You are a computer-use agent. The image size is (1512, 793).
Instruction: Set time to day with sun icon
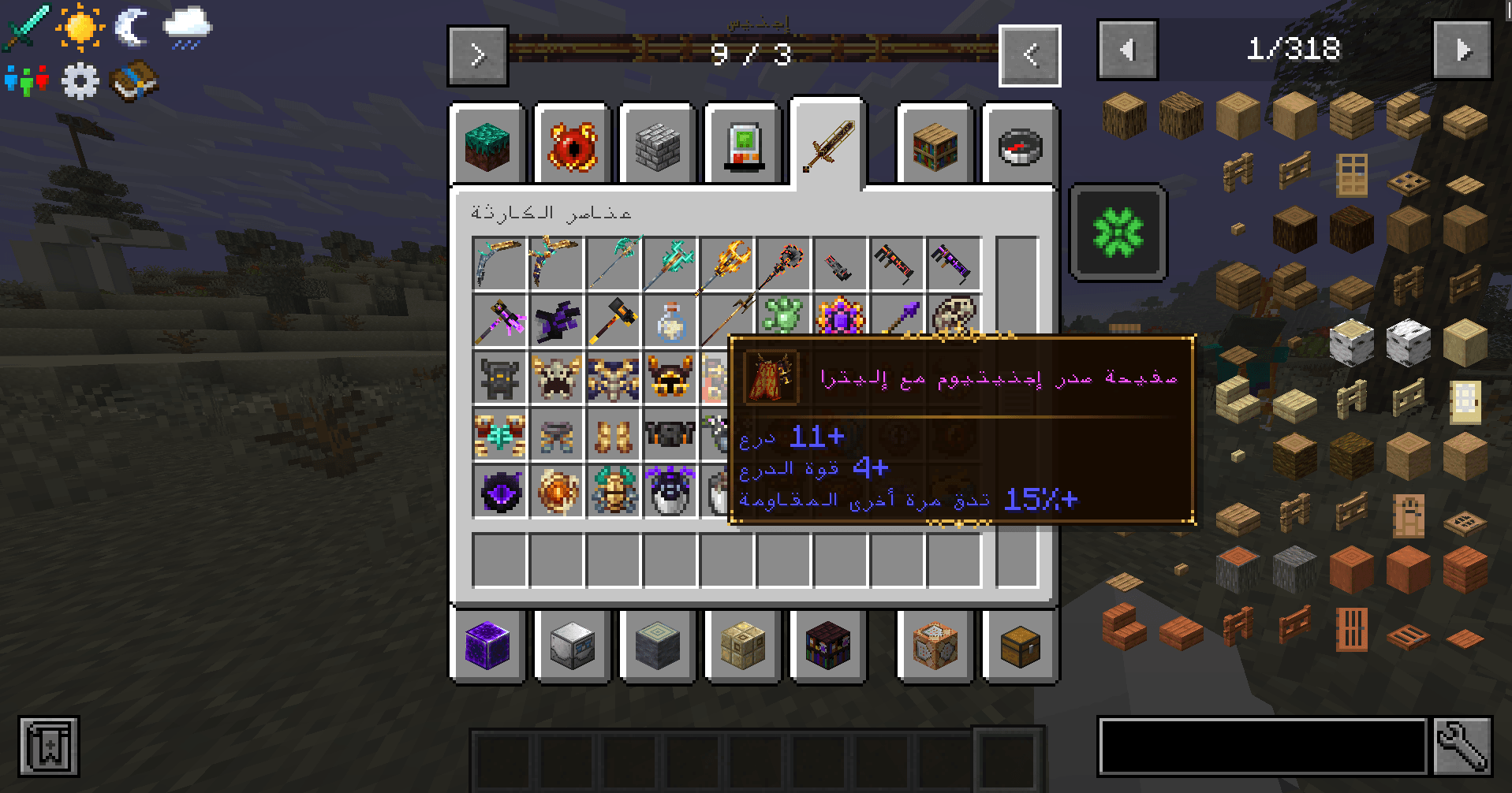click(x=80, y=27)
